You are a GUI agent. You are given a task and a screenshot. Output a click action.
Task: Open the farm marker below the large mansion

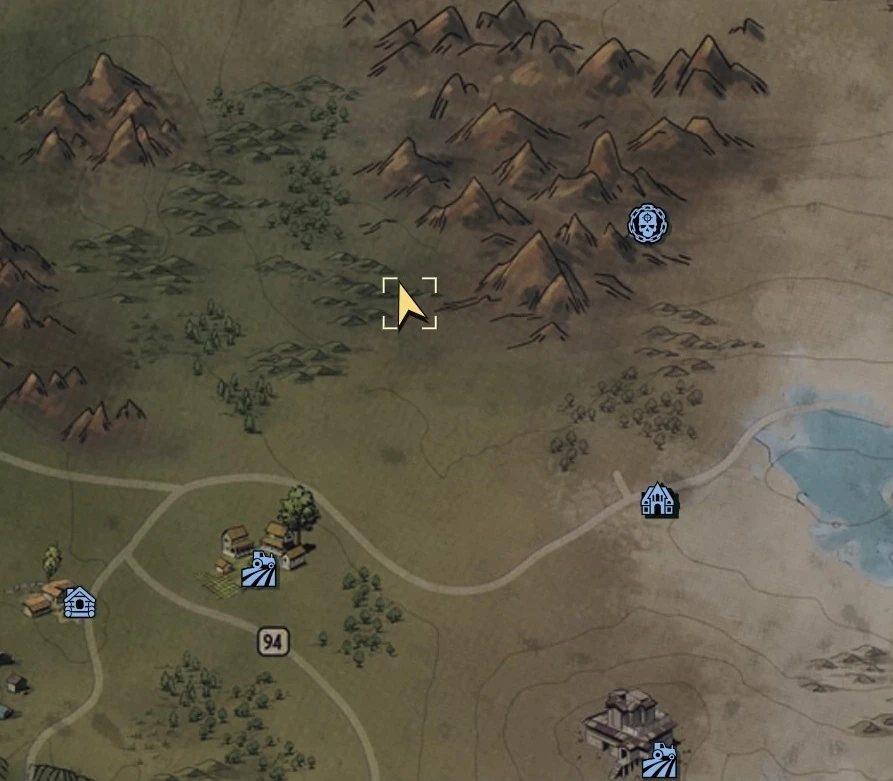660,760
